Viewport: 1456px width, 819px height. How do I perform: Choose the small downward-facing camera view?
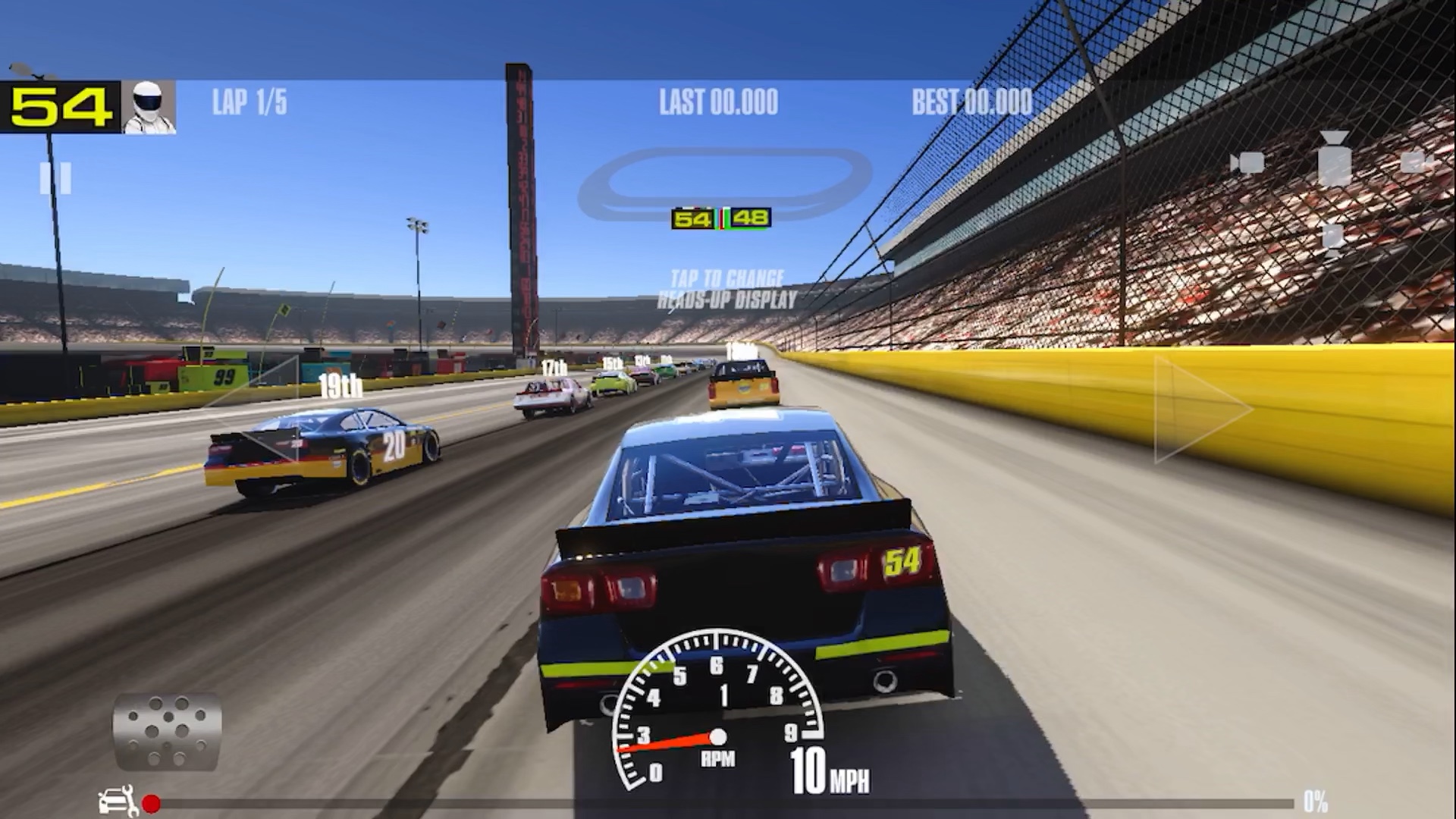click(1332, 237)
